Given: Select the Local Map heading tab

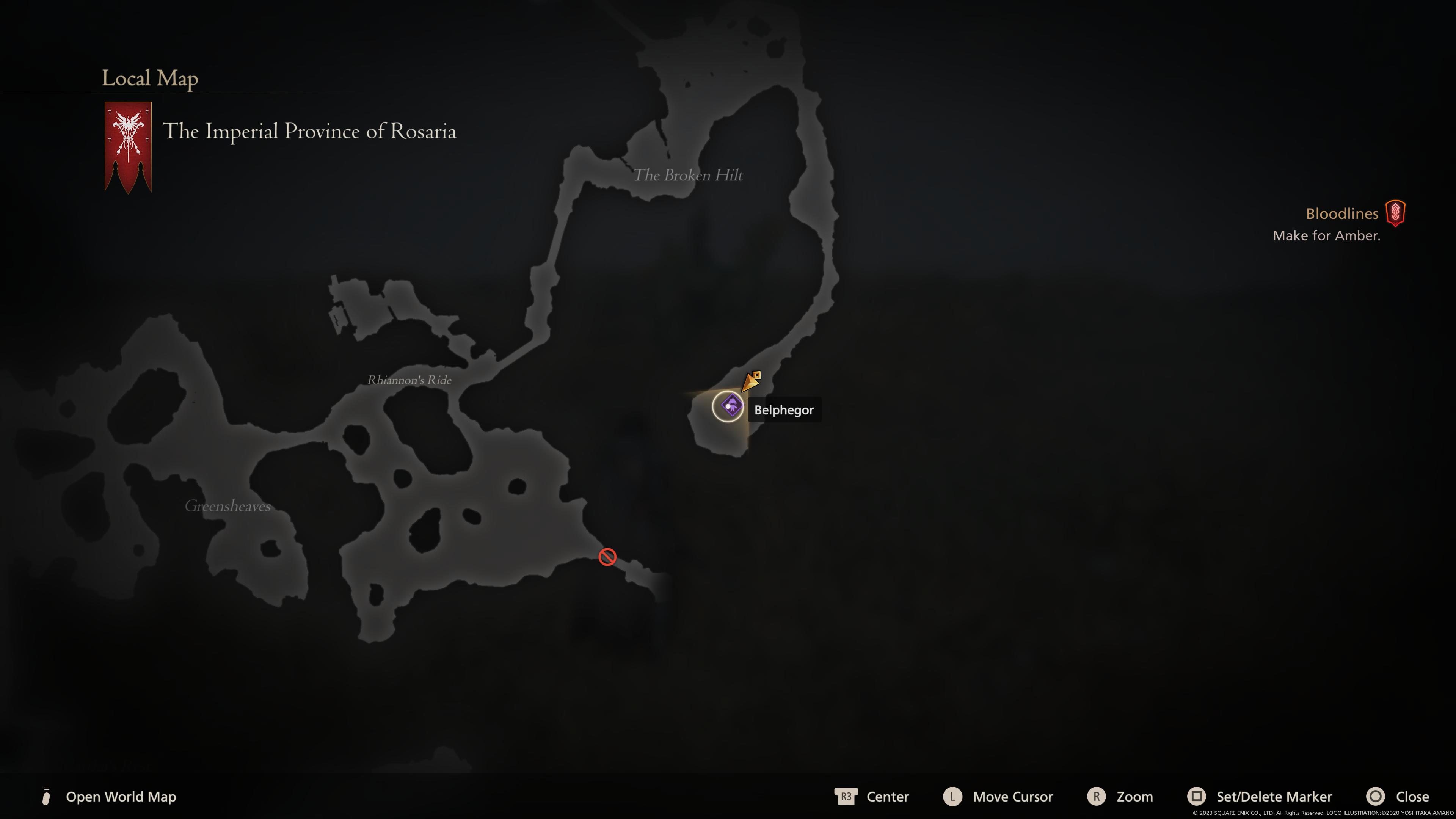Looking at the screenshot, I should coord(149,78).
